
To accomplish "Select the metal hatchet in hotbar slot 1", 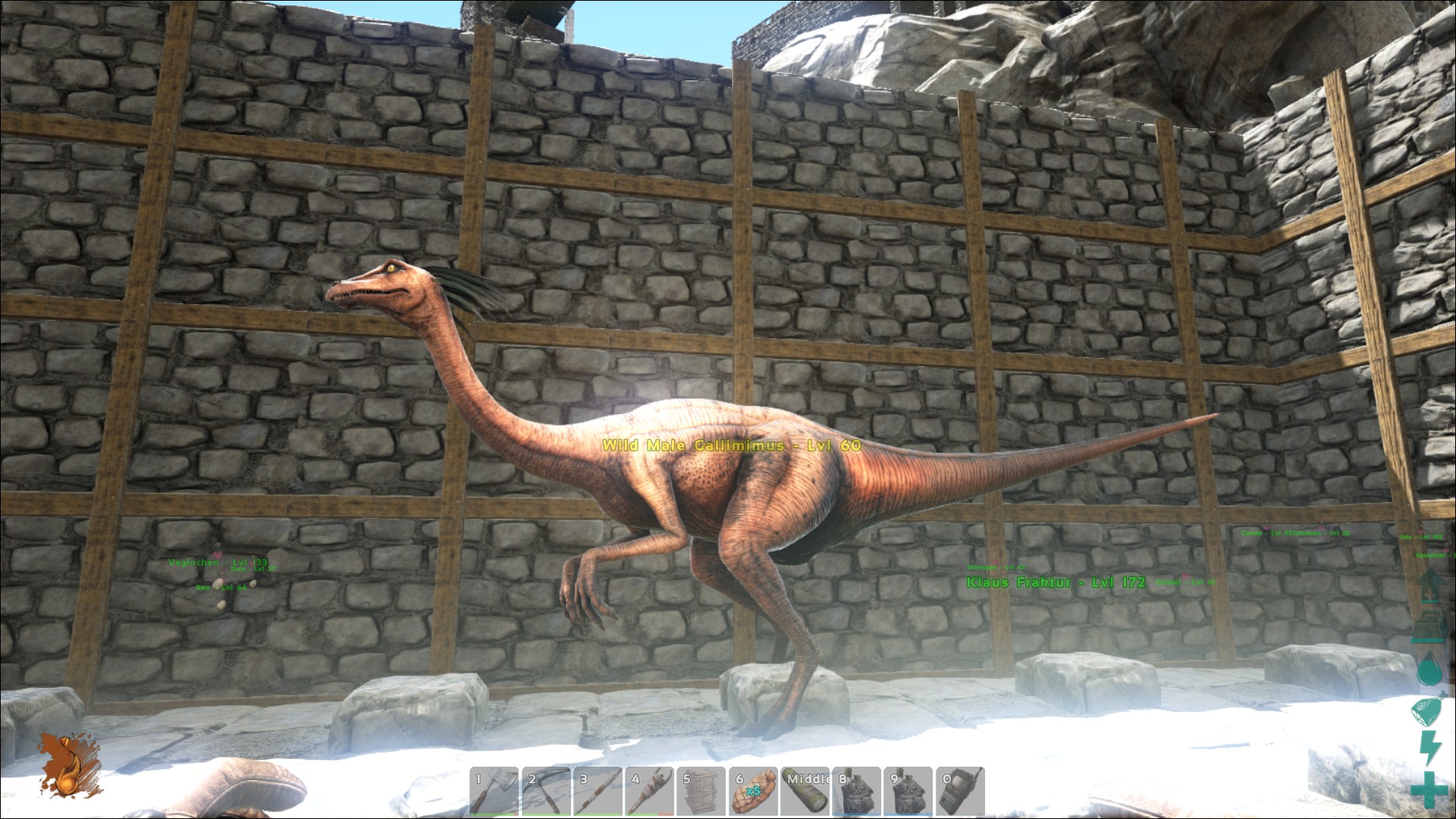I will click(x=494, y=792).
